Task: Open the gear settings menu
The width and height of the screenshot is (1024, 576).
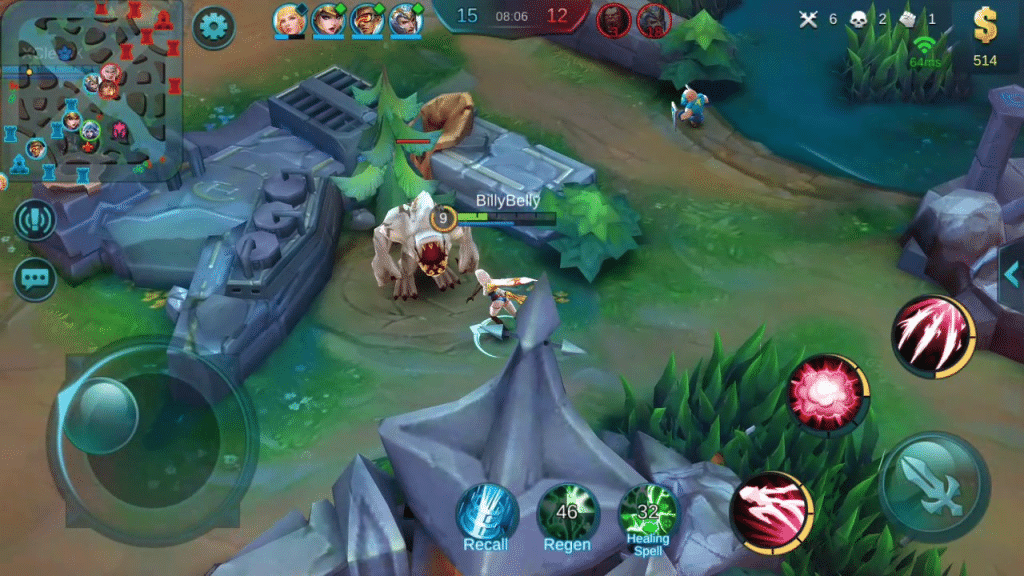Action: coord(212,26)
